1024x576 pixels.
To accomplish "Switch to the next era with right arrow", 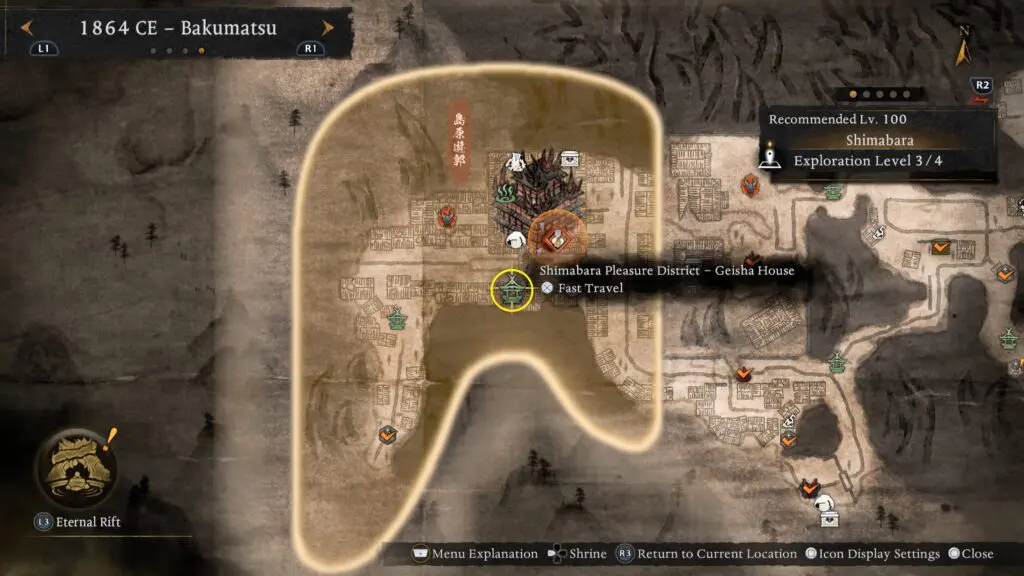I will tap(327, 27).
